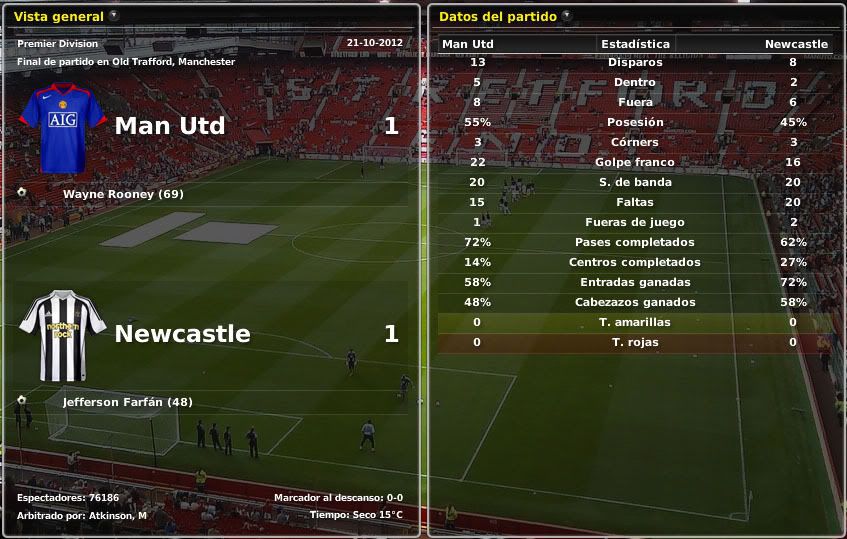Open the Datos del partido panel dropdown

pyautogui.click(x=567, y=15)
